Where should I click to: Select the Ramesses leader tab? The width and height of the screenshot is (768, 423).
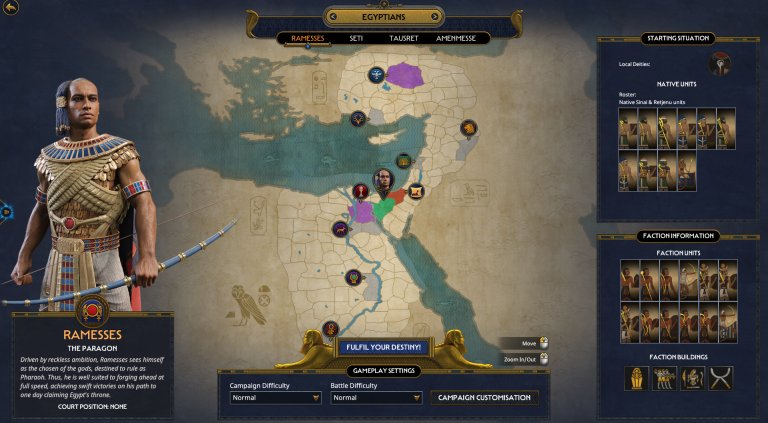click(306, 38)
